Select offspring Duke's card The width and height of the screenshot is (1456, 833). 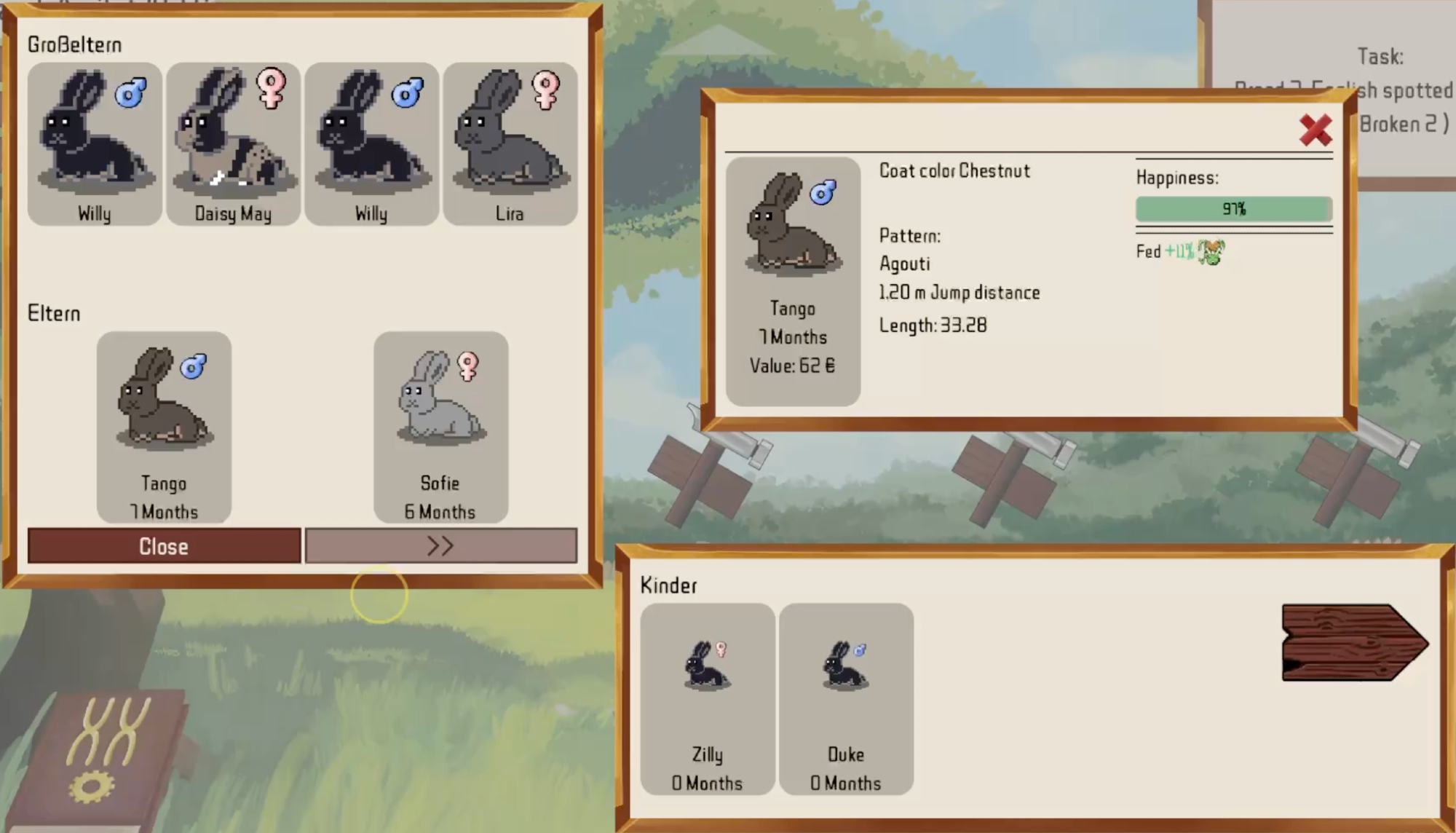click(845, 699)
